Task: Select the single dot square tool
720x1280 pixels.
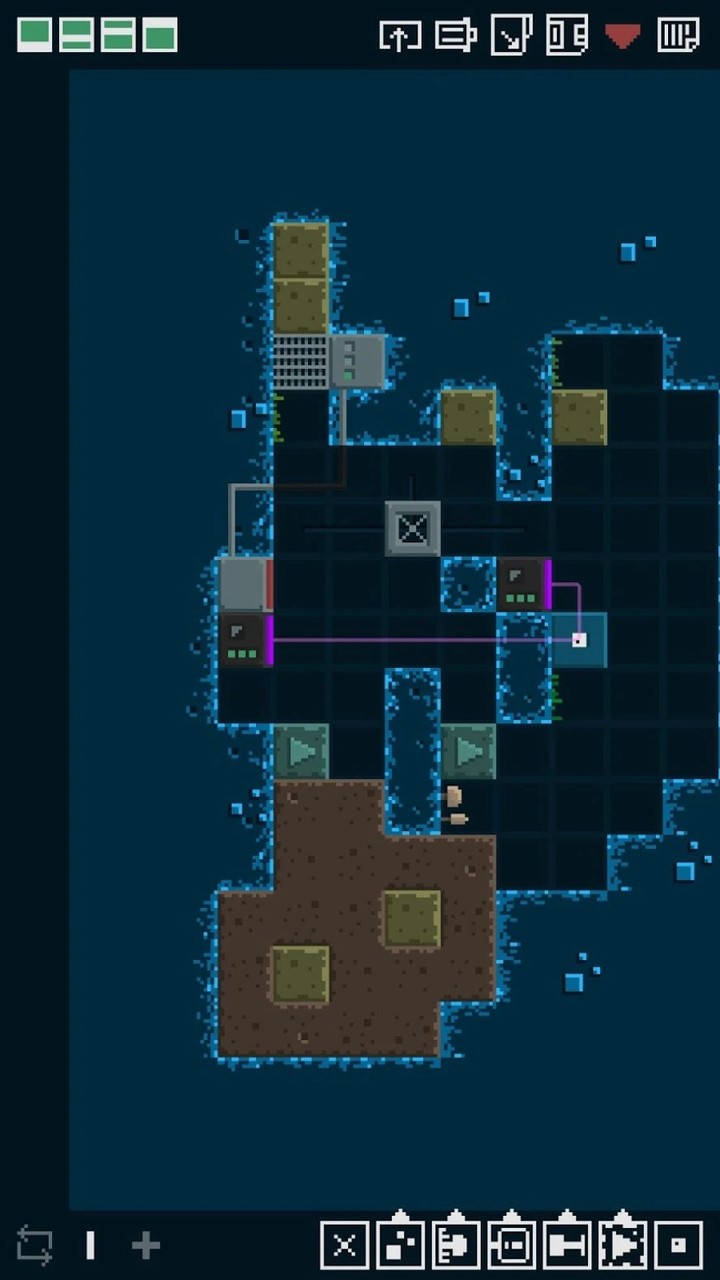Action: click(x=678, y=1245)
